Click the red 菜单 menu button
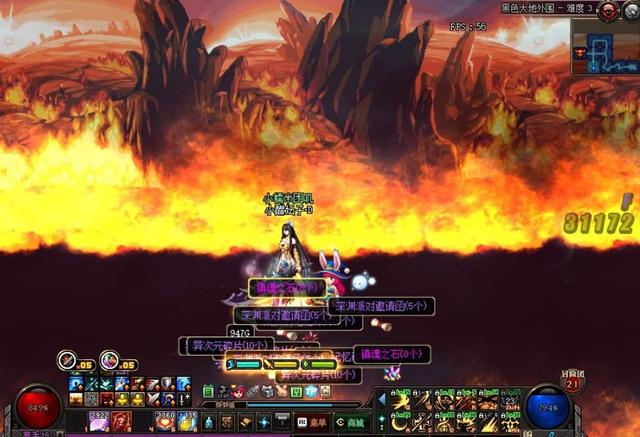Screen dimensions: 640x437 pos(312,422)
